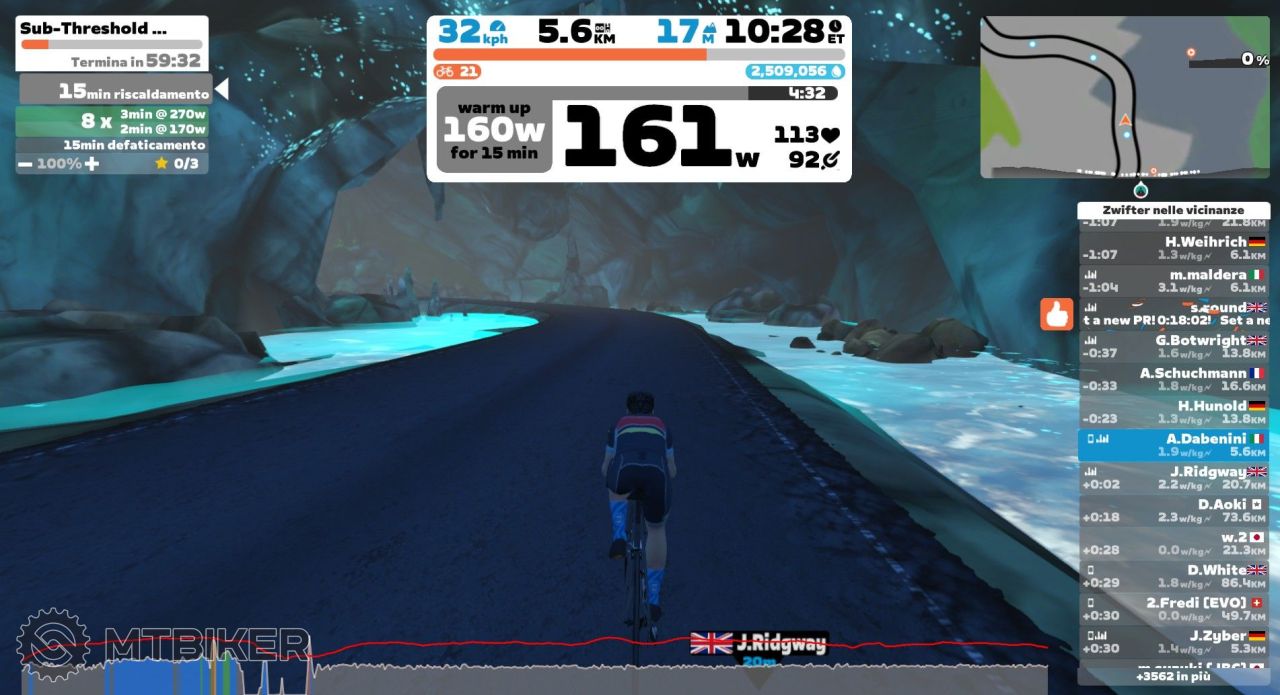Select the 15min riscaldamento workout block
The image size is (1280, 695).
115,91
